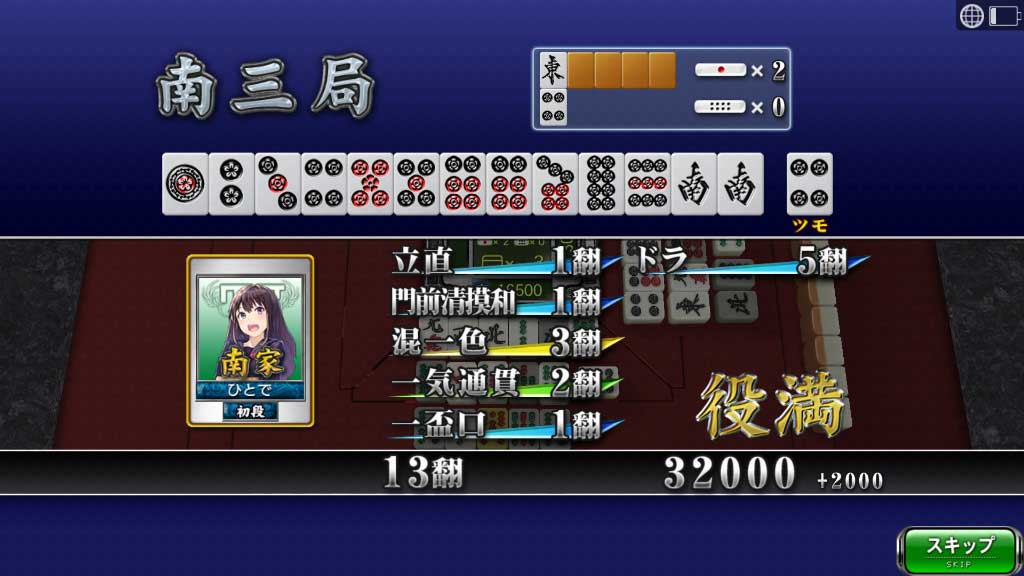The image size is (1024, 576).
Task: Skip the win result screen
Action: 959,549
